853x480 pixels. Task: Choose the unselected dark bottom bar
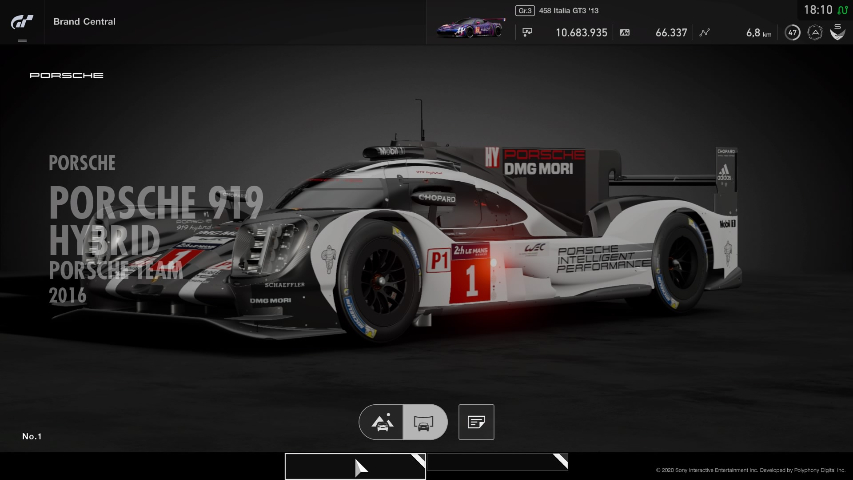point(497,462)
